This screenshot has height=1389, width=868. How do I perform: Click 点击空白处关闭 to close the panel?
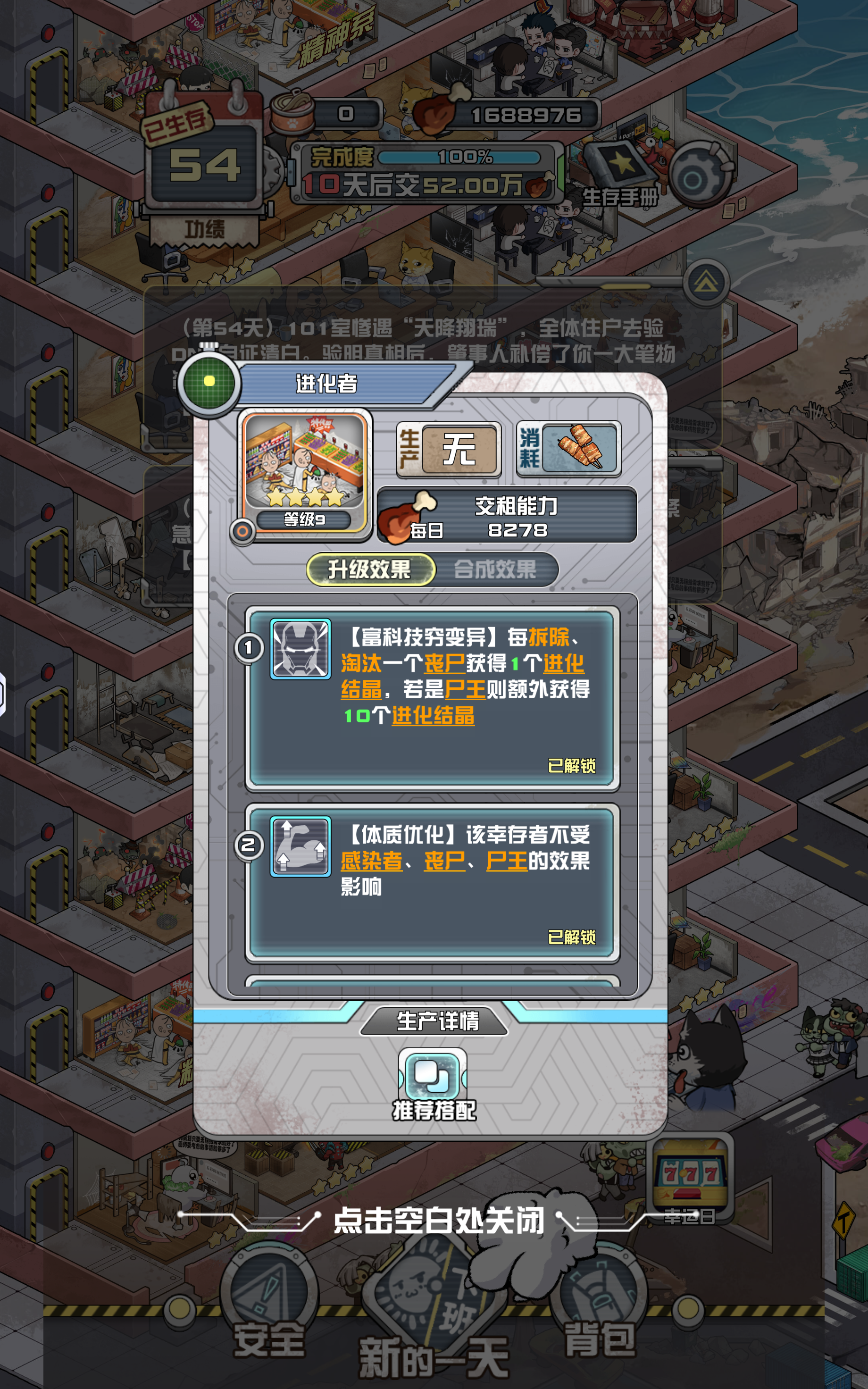pyautogui.click(x=438, y=1220)
